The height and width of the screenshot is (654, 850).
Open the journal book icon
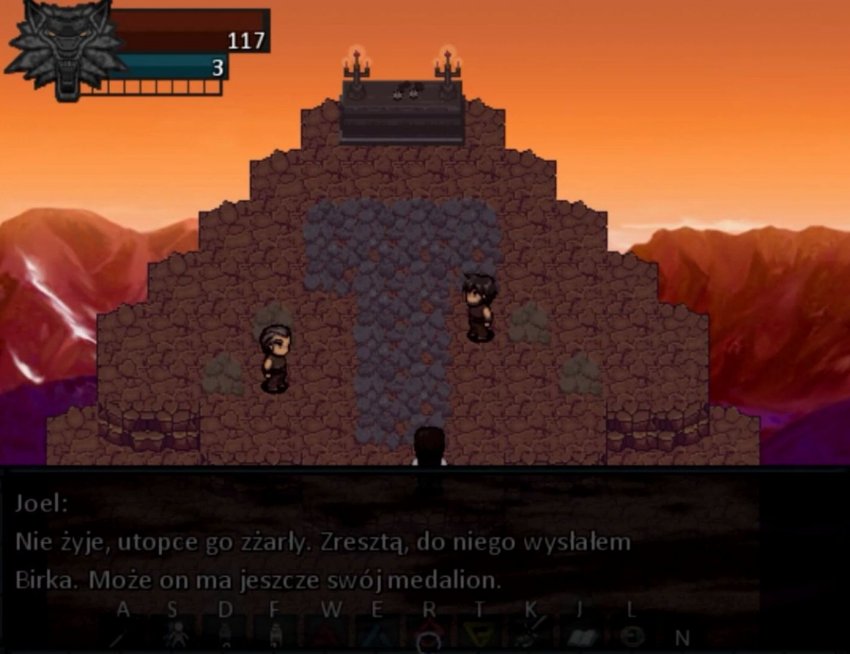[x=582, y=637]
